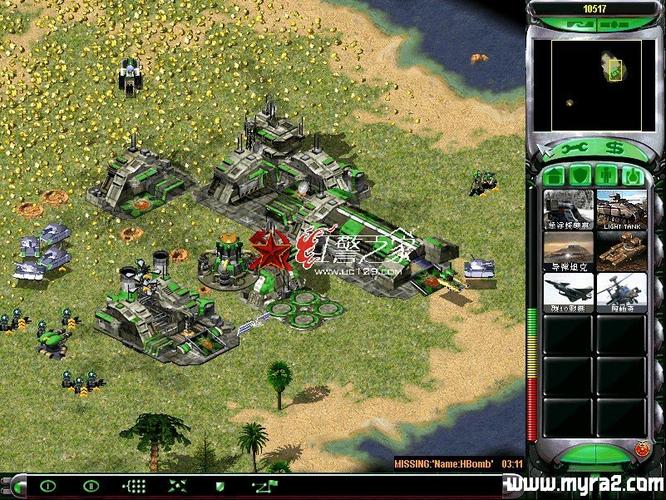This screenshot has width=666, height=500.
Task: Activate the guard shield command icon
Action: [x=220, y=486]
